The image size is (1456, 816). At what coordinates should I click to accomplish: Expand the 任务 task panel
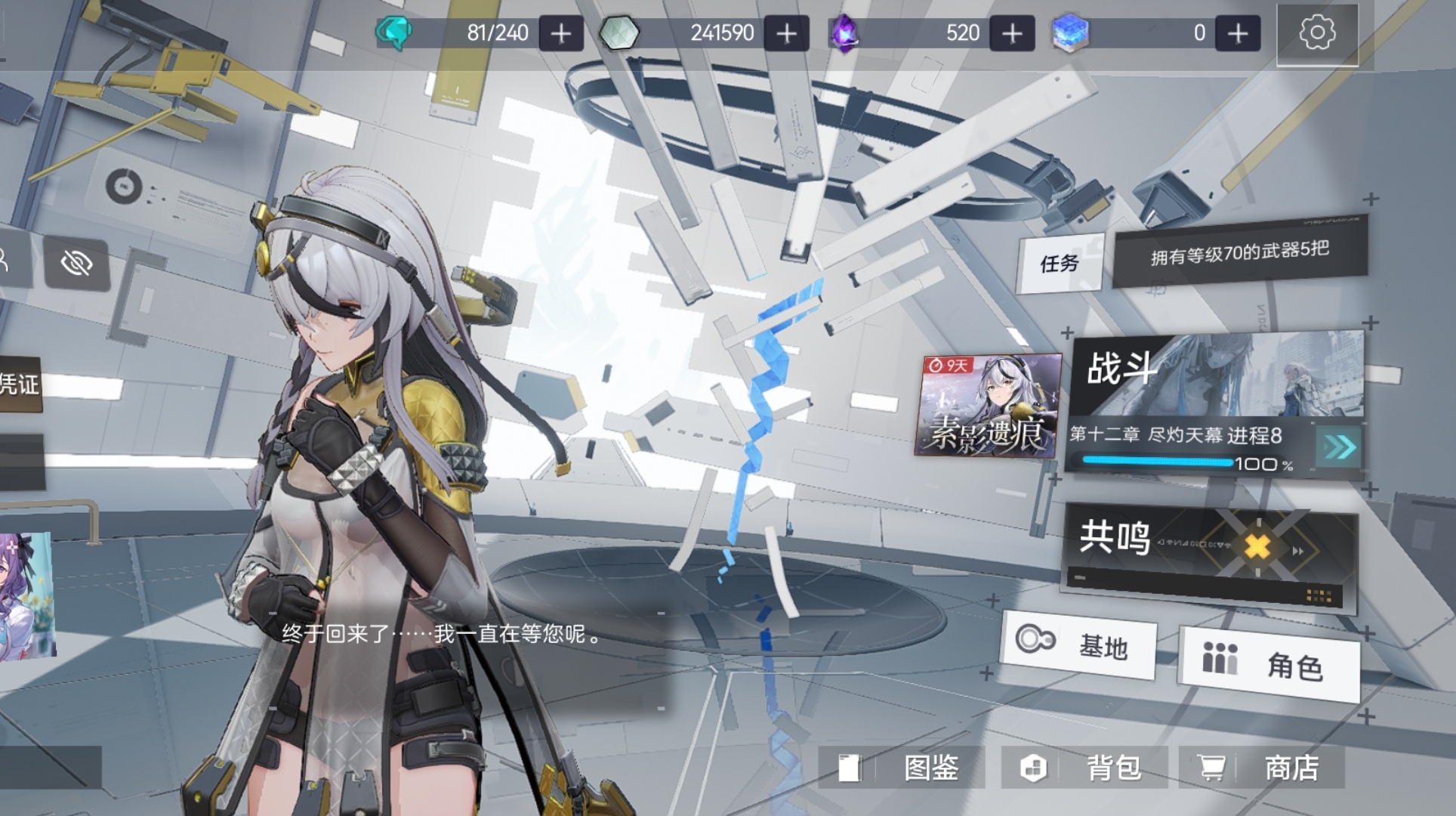click(1062, 263)
